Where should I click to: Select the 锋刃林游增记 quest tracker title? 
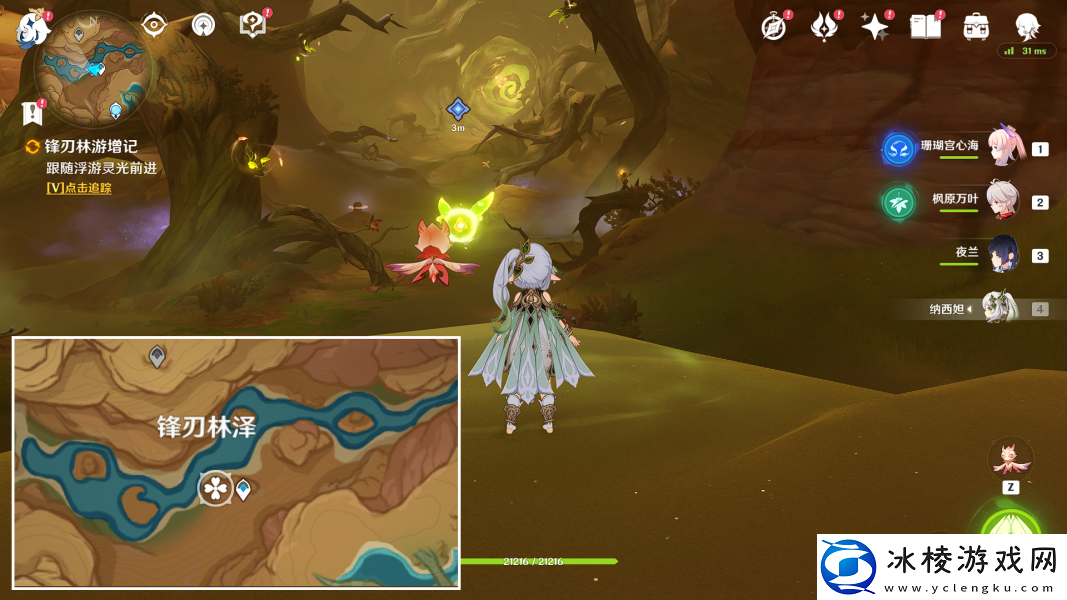click(89, 147)
